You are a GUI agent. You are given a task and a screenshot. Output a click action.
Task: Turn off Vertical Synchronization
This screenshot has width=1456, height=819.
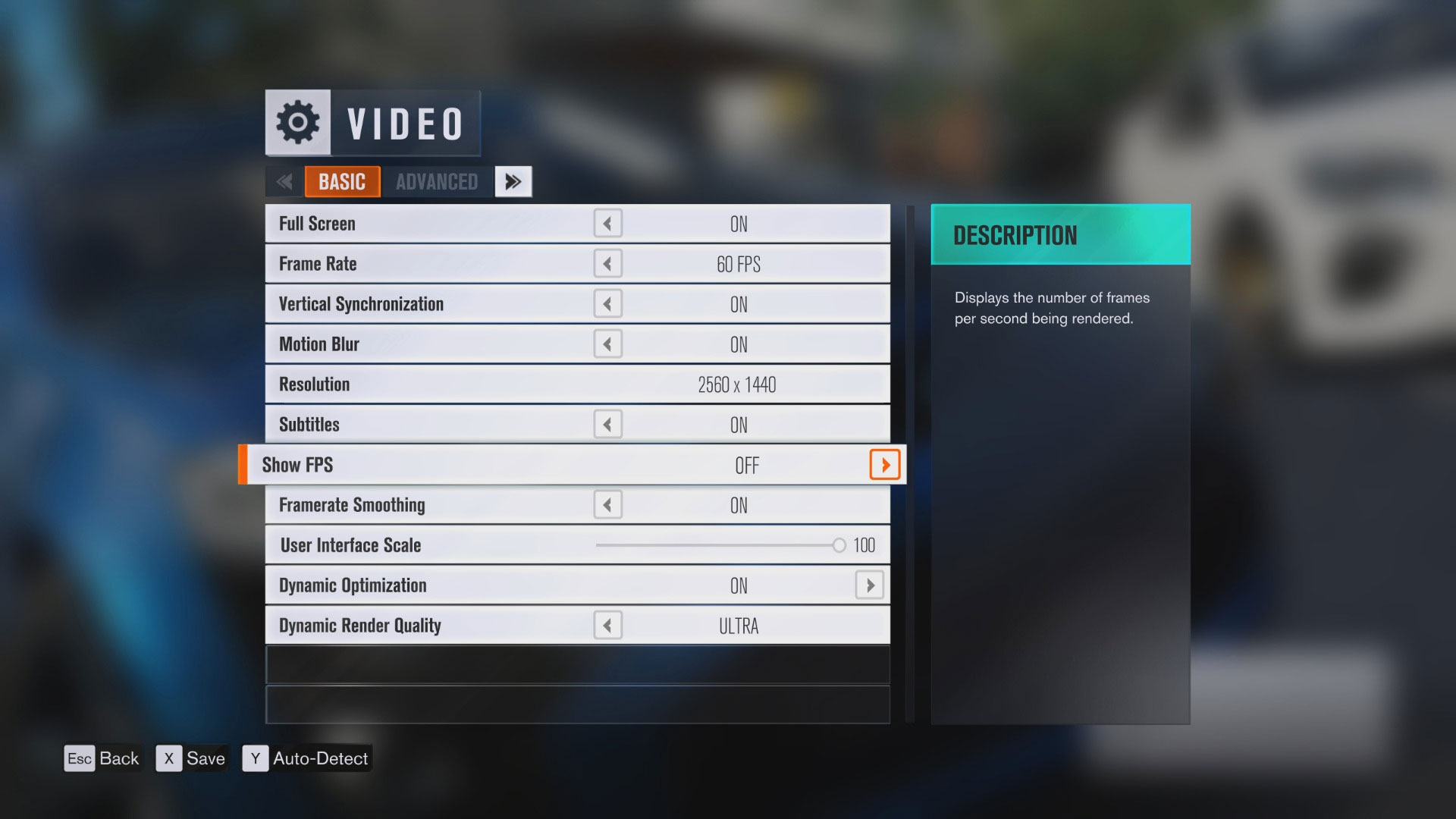[607, 303]
